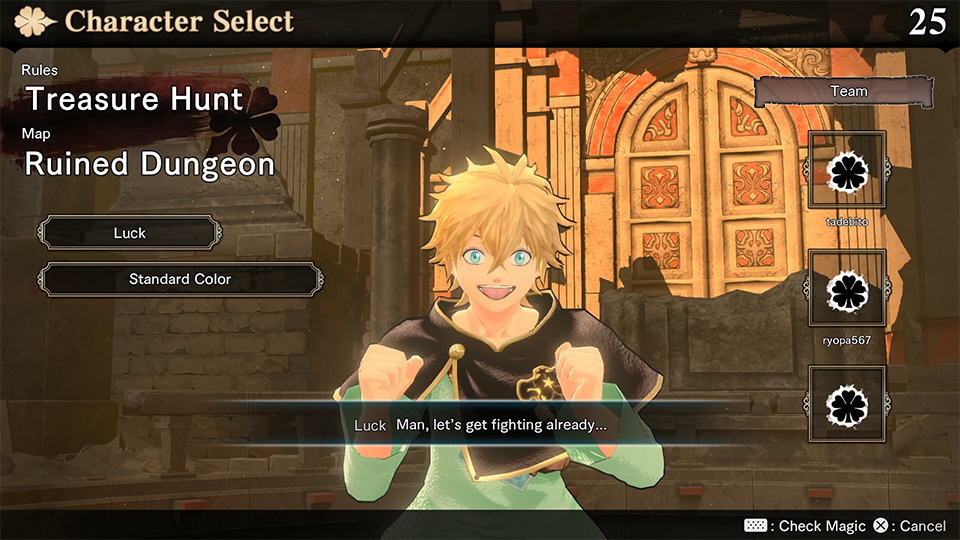
Task: Choose tadebito's team slot
Action: tap(847, 171)
